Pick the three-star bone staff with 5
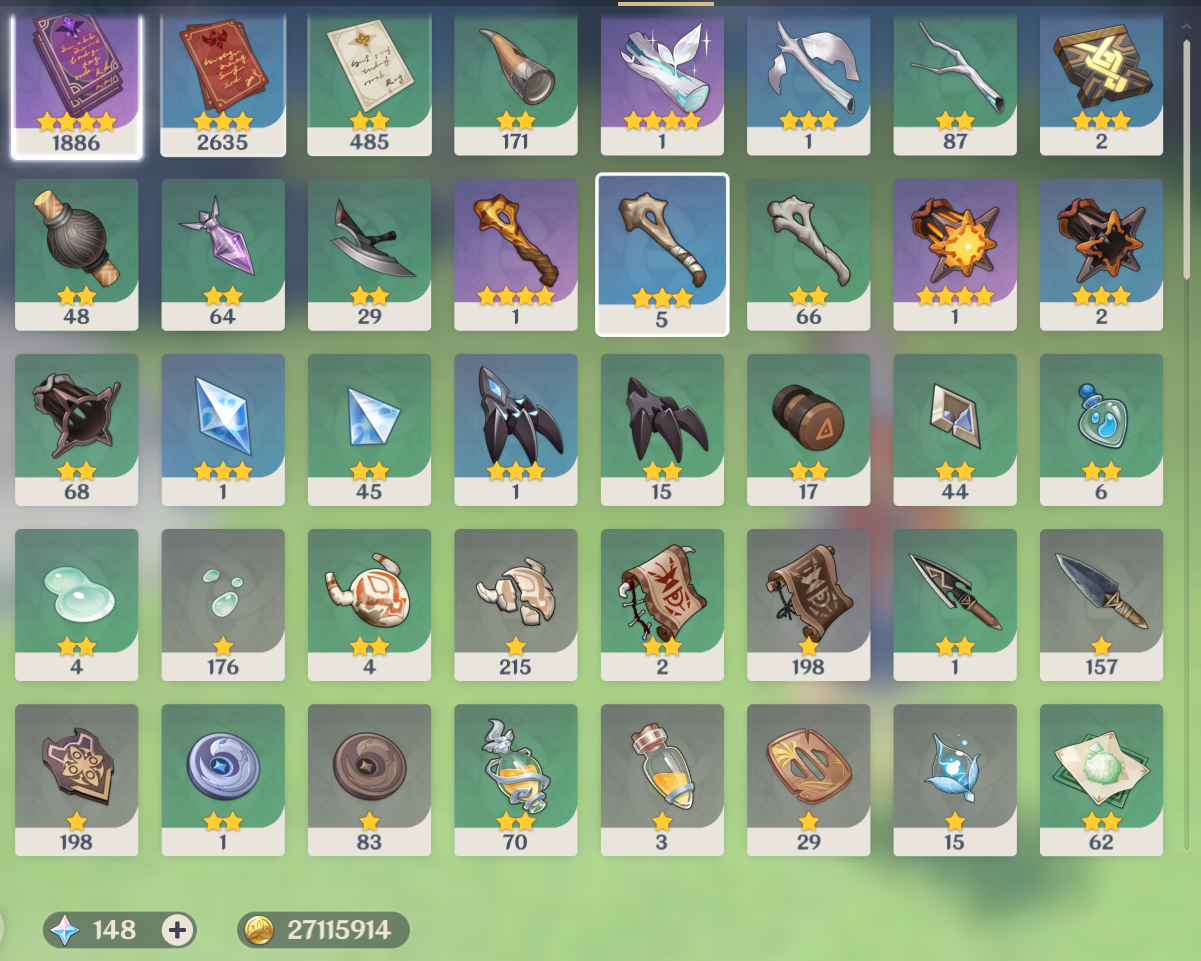Image resolution: width=1201 pixels, height=961 pixels. (x=661, y=254)
